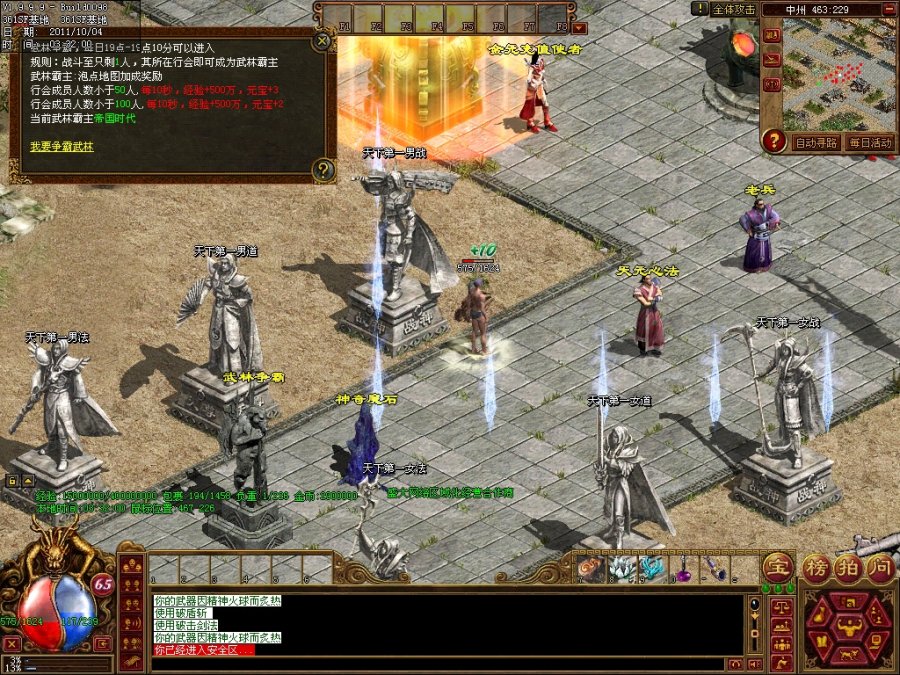Image resolution: width=900 pixels, height=675 pixels.
Task: Open the round question mark help beside minimap
Action: pos(773,141)
